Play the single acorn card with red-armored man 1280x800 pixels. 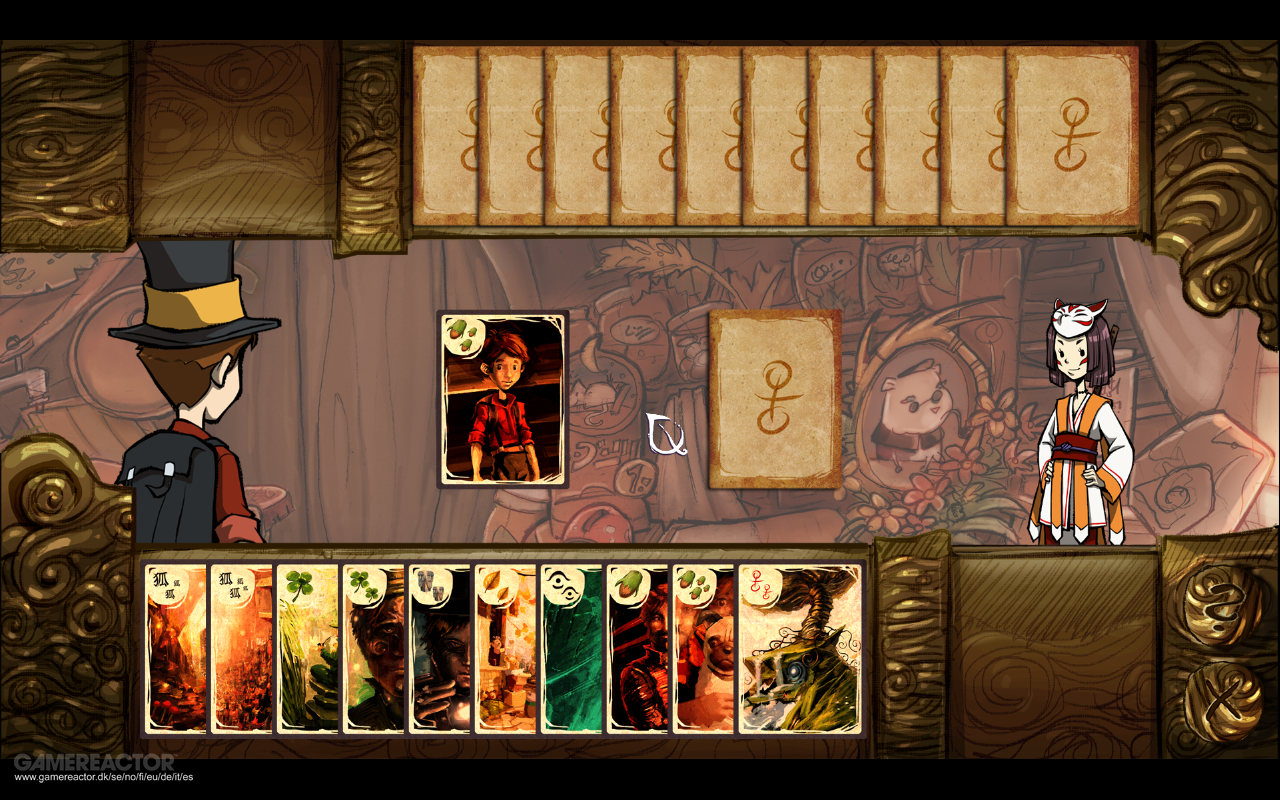637,650
